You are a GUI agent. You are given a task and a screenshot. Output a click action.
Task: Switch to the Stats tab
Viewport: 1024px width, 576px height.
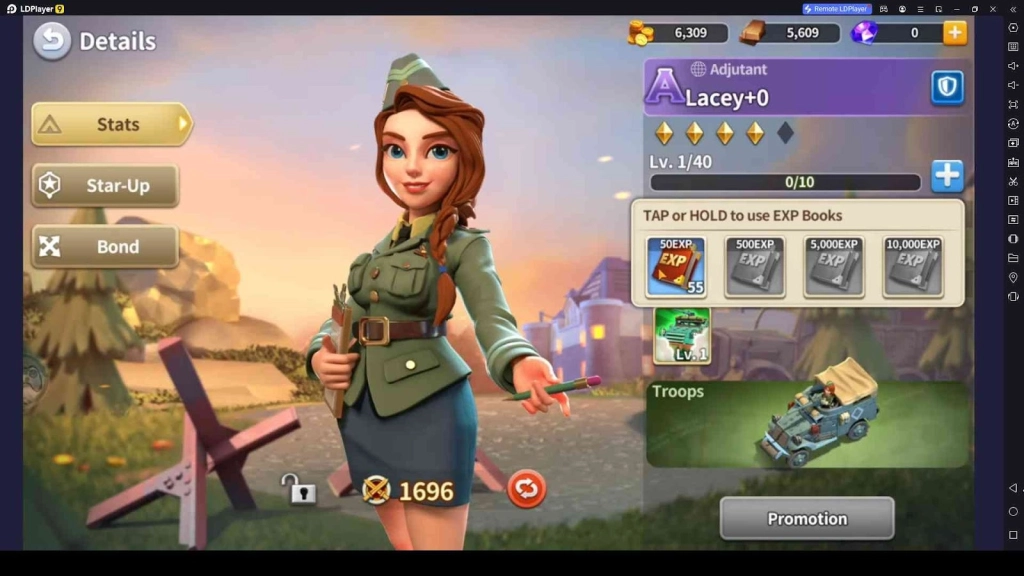pyautogui.click(x=111, y=125)
